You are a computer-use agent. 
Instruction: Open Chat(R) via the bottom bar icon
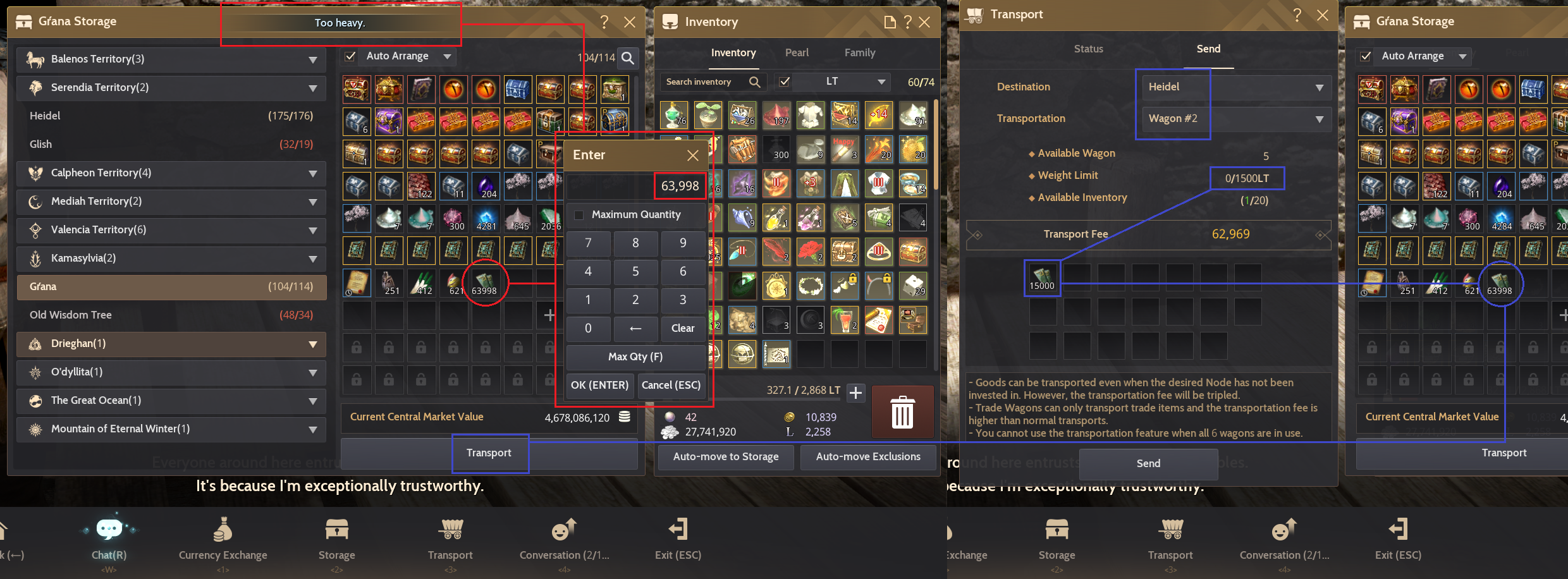(109, 531)
